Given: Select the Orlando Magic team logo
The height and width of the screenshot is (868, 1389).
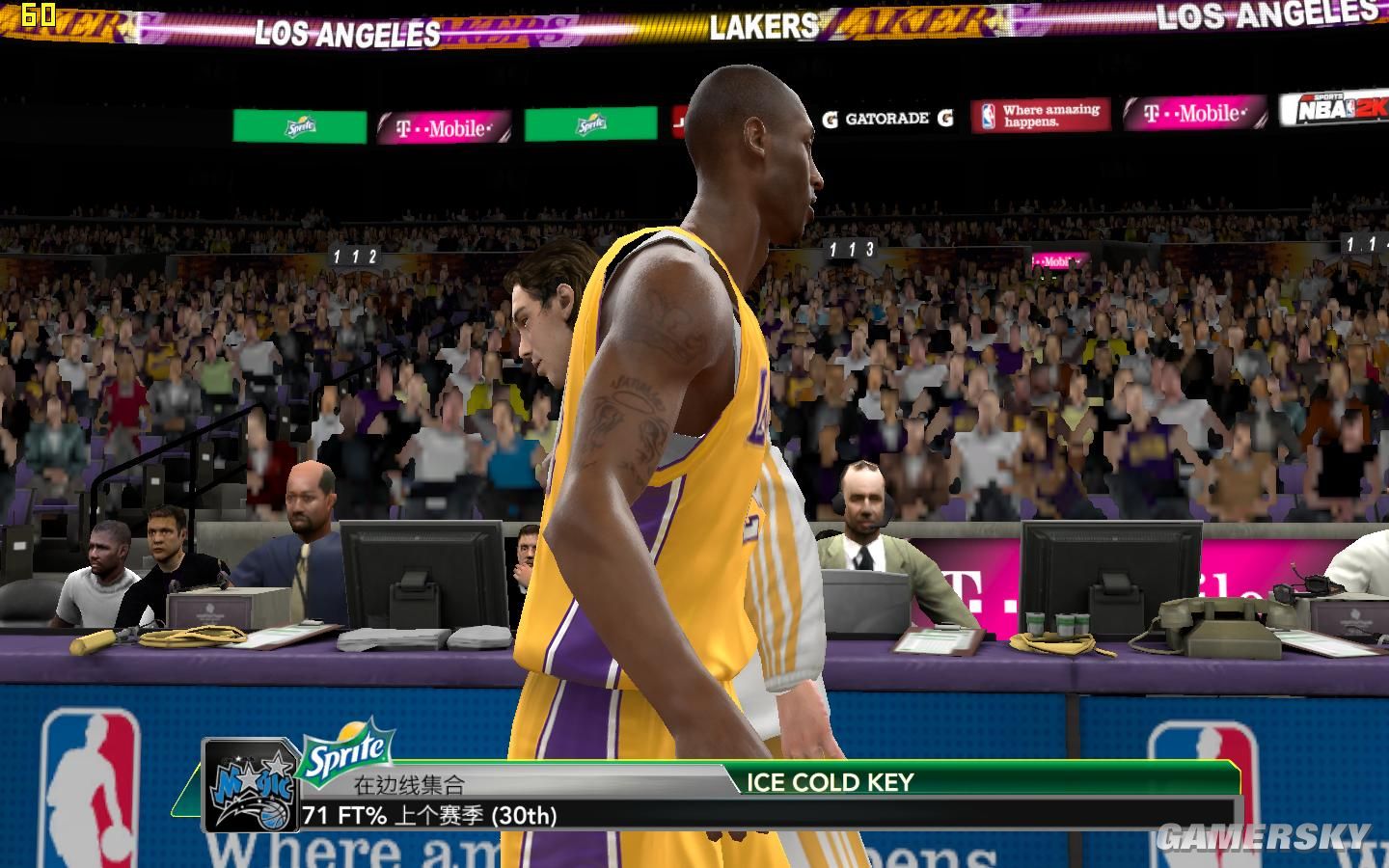Looking at the screenshot, I should [253, 786].
